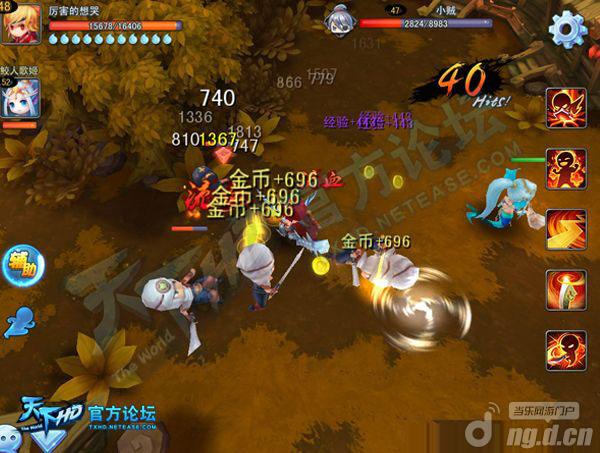Use the flaming raised-arms figure skill
The image size is (600, 453).
point(566,168)
